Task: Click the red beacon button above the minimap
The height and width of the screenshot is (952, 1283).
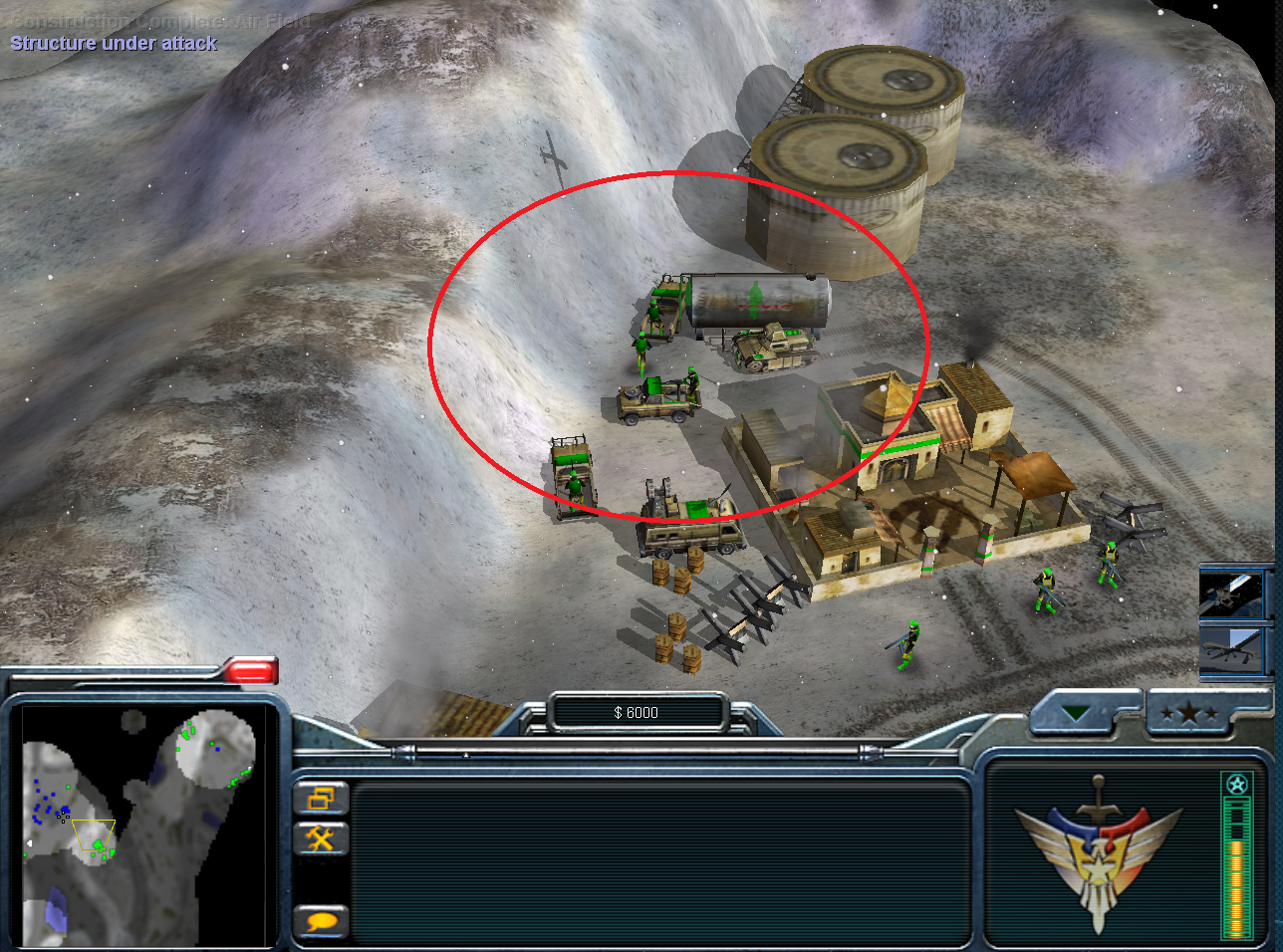Action: pos(250,672)
